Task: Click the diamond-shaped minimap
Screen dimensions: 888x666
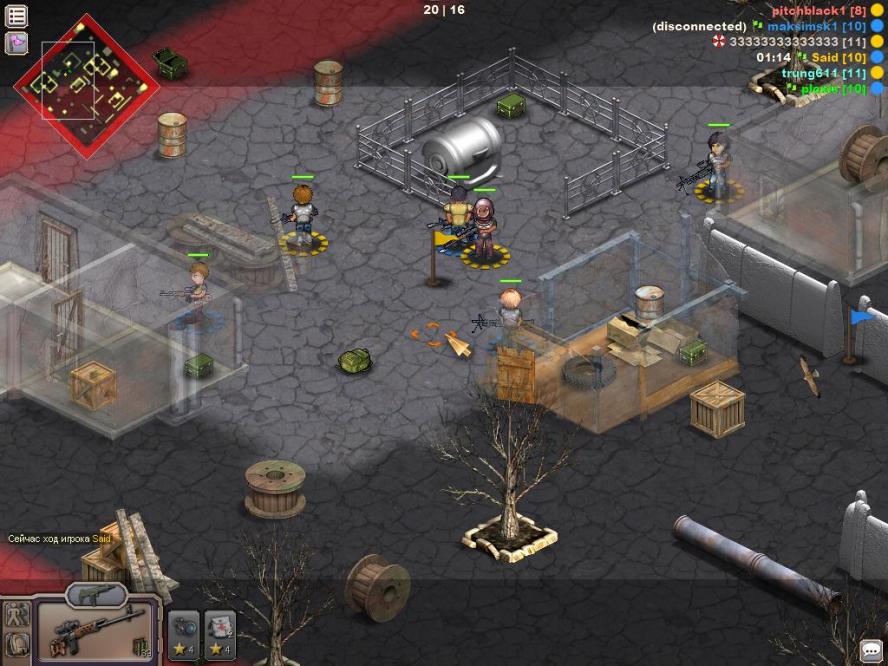Action: click(x=85, y=87)
